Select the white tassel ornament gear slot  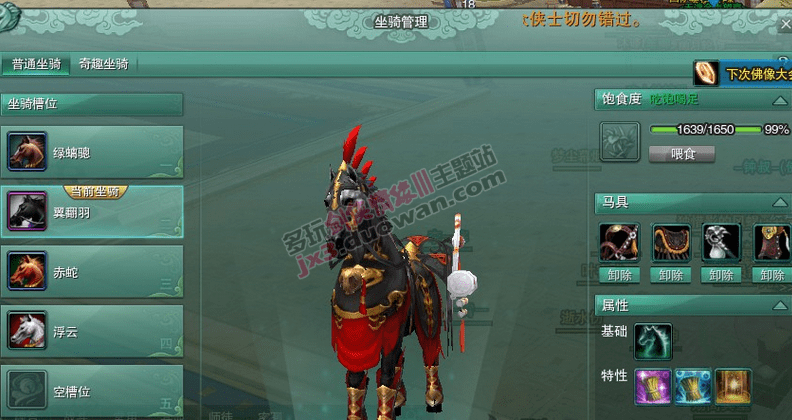(x=723, y=243)
